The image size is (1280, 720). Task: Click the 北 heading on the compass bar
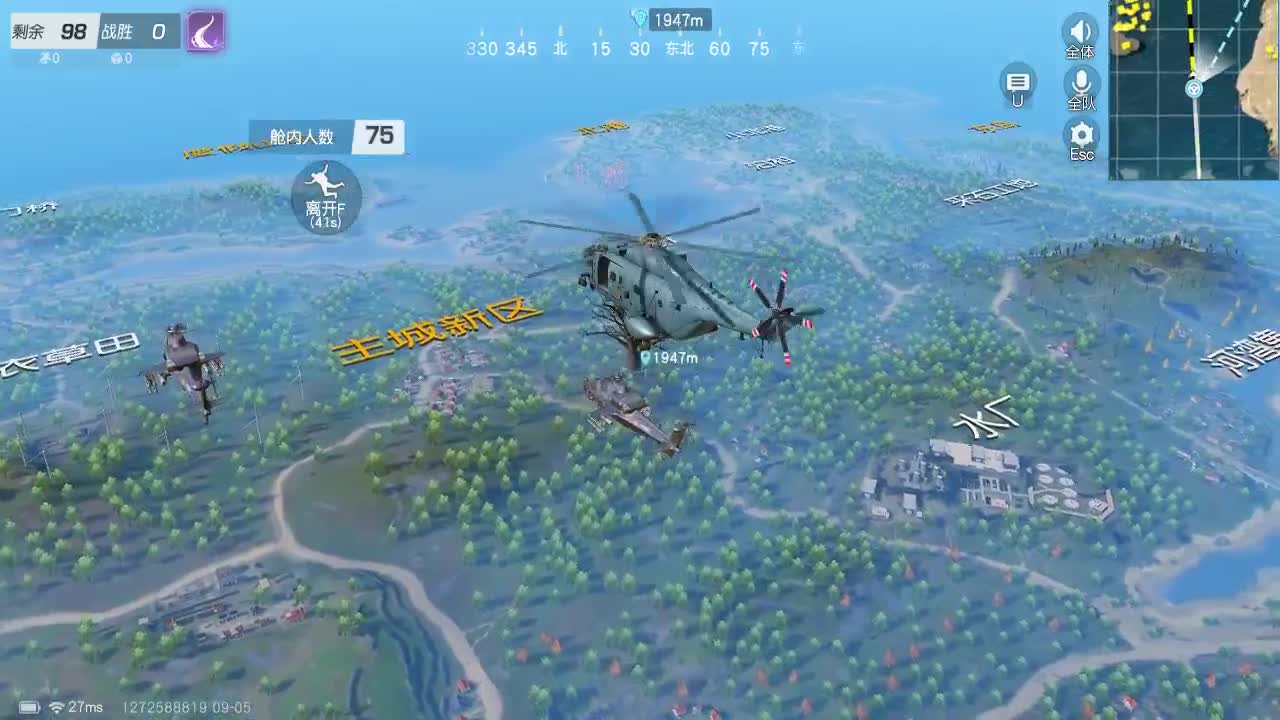click(560, 48)
